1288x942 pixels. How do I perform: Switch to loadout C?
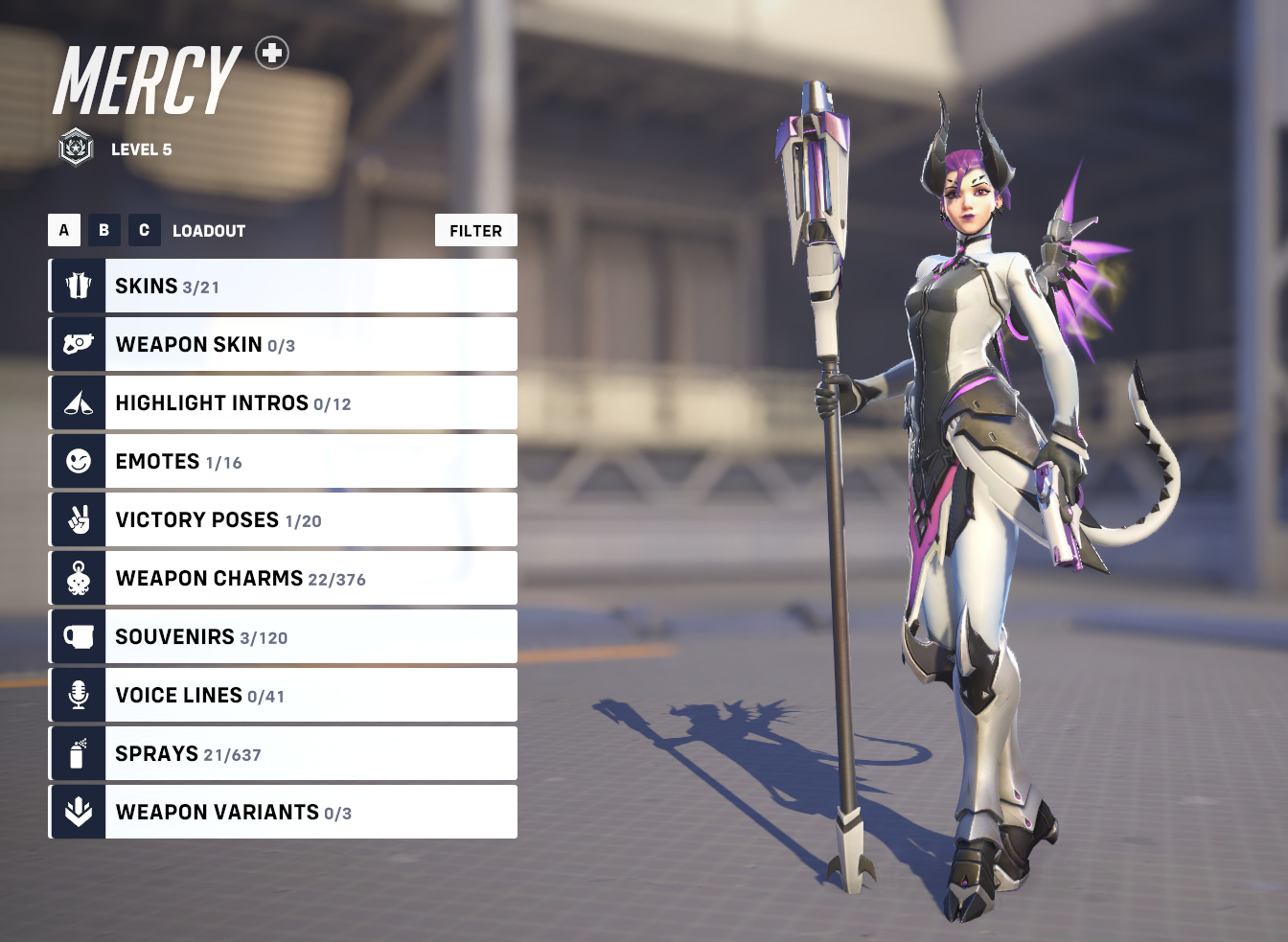coord(145,230)
